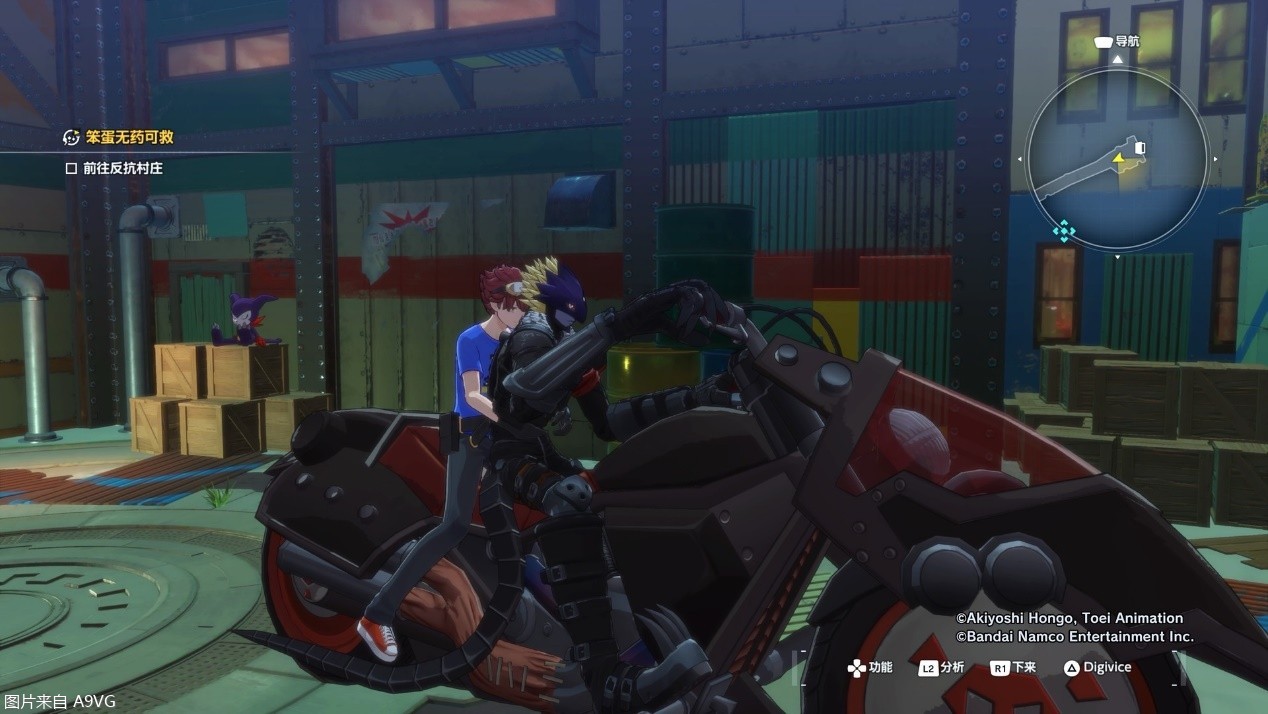This screenshot has height=714, width=1268.
Task: Click the cyan directional icon beside minimap
Action: 1064,232
